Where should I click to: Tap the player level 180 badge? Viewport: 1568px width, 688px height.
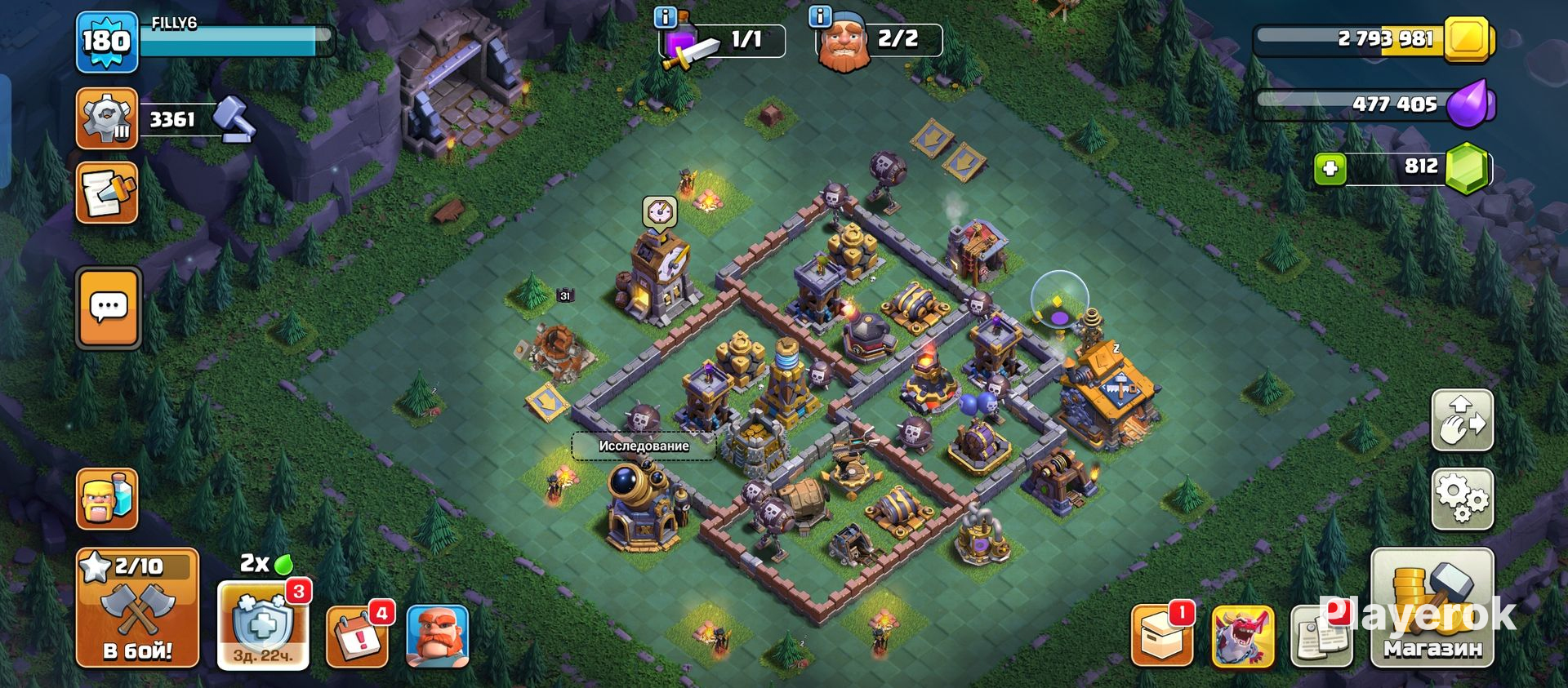coord(106,41)
